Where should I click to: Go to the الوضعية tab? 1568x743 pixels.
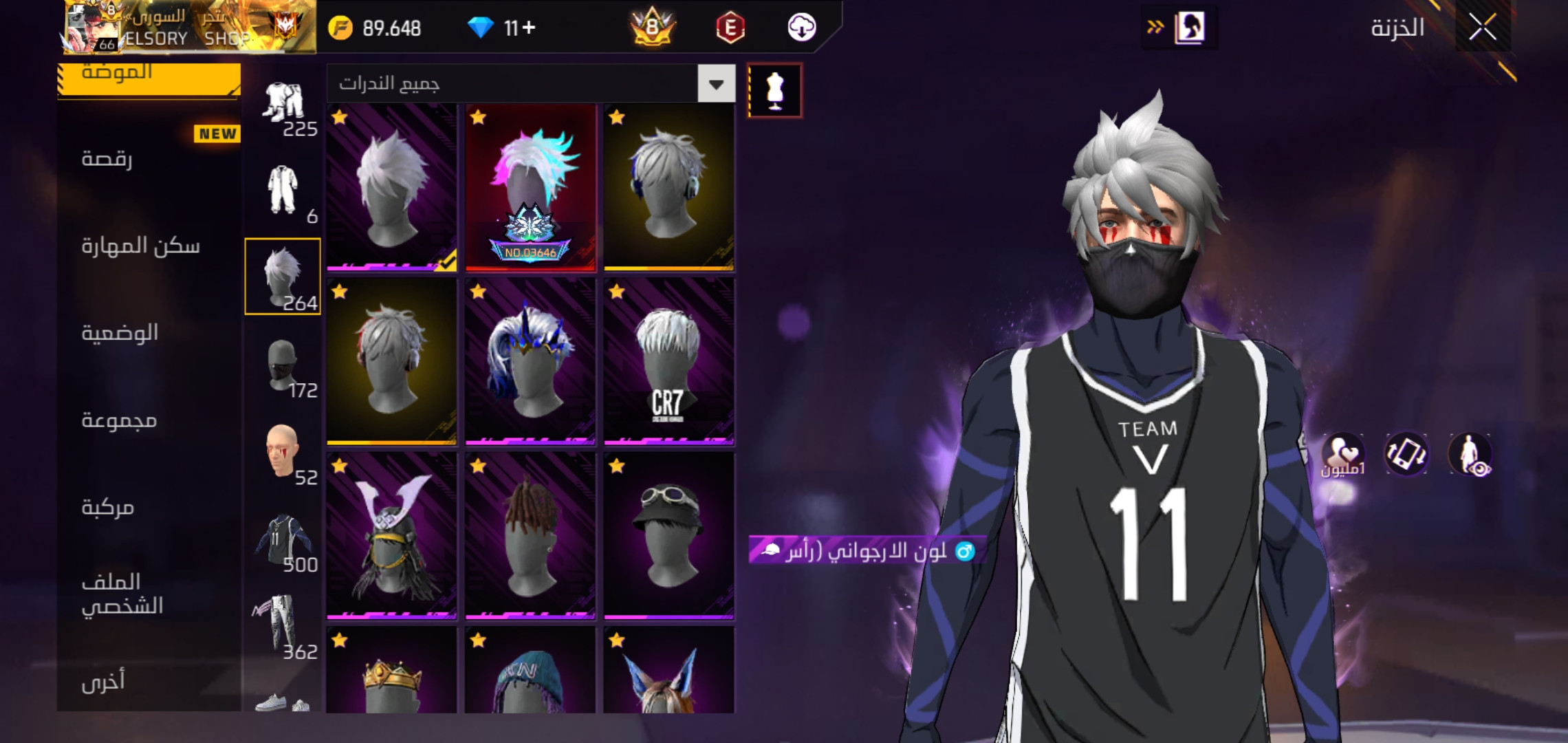[x=120, y=333]
